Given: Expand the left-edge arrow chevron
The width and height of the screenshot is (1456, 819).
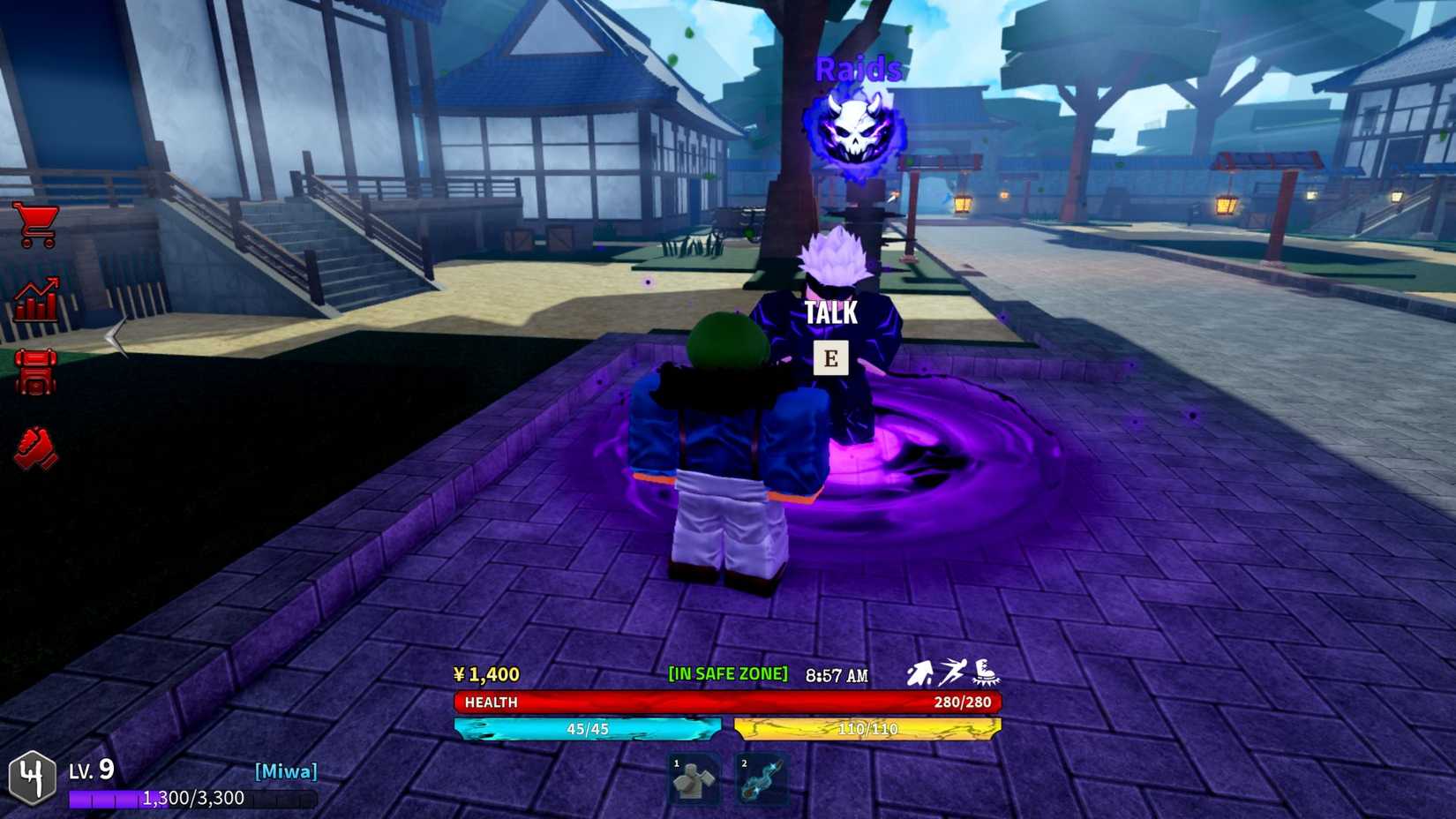Looking at the screenshot, I should pos(112,335).
